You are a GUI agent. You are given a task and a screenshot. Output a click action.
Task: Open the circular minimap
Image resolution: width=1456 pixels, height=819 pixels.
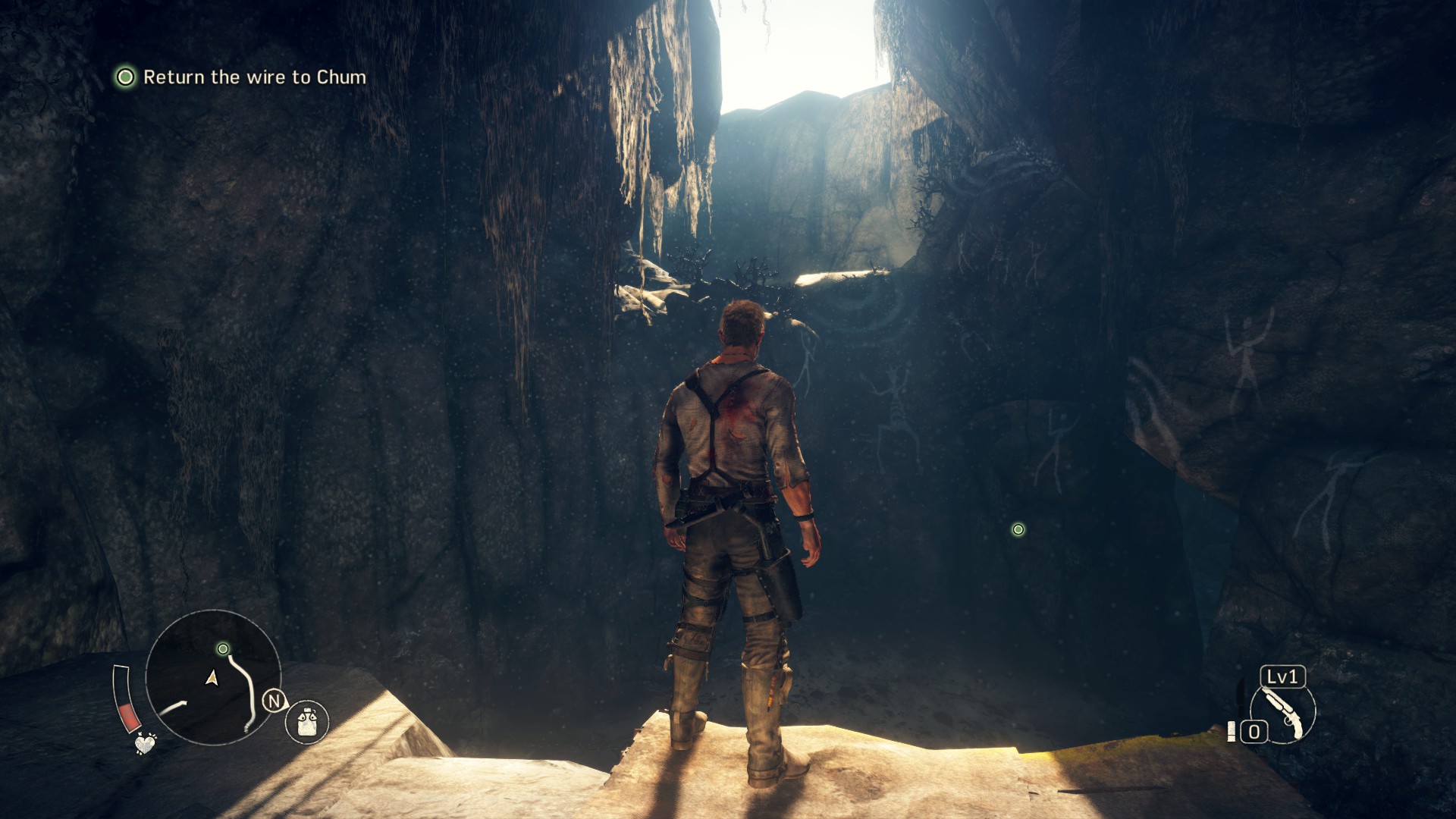212,677
